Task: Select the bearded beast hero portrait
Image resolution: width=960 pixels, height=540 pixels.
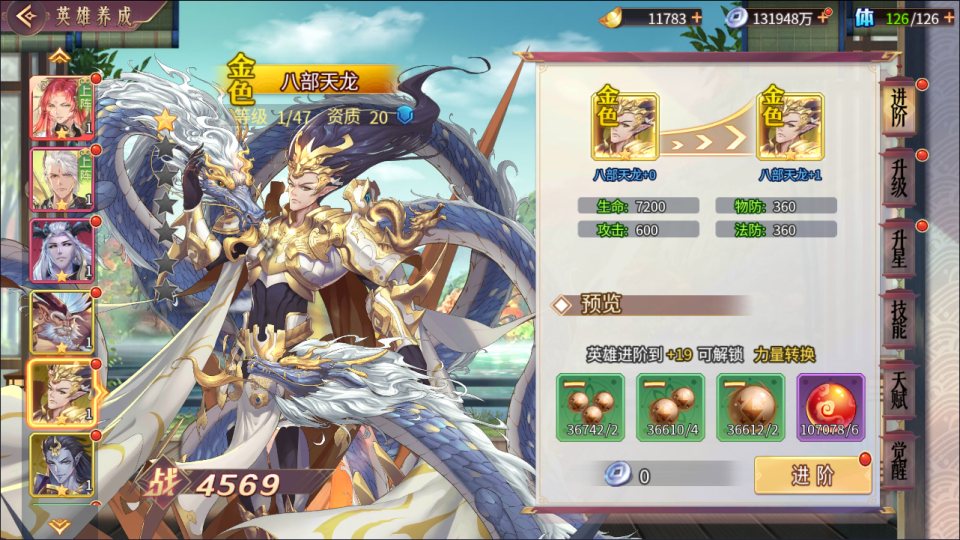Action: (62, 322)
